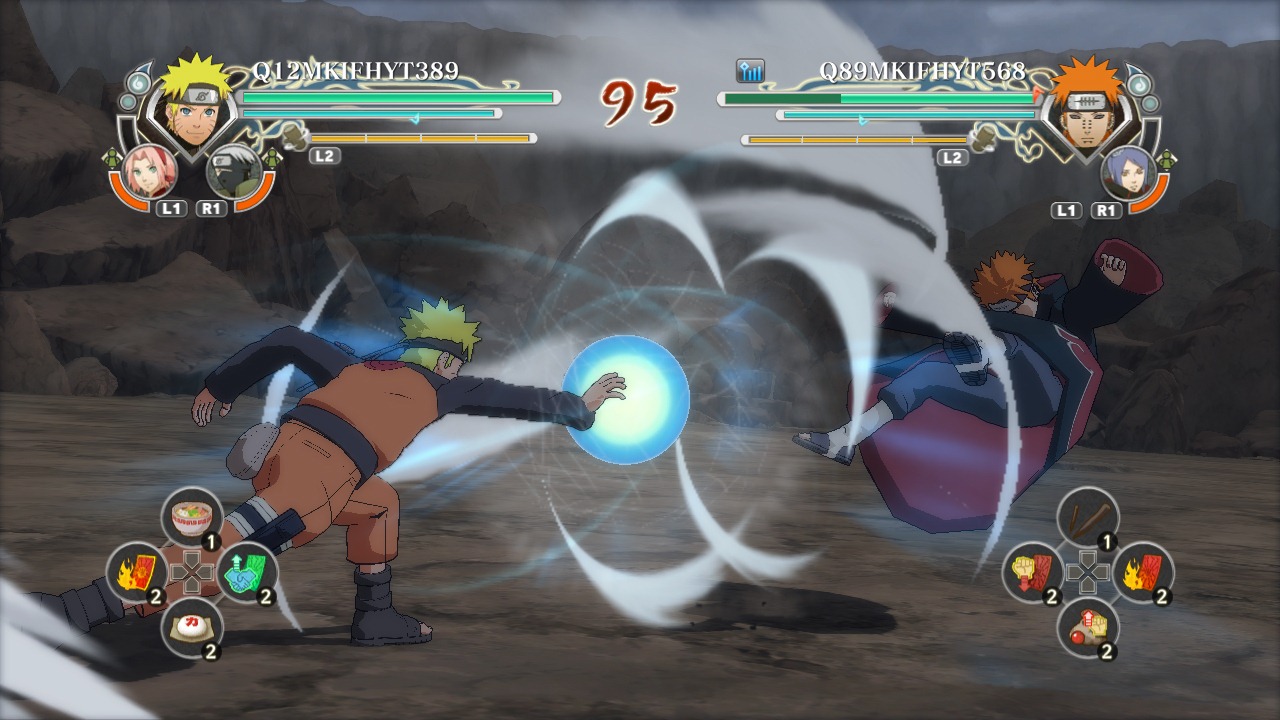Screen dimensions: 1280x720
Task: Use the ramen bowl item
Action: pos(191,517)
